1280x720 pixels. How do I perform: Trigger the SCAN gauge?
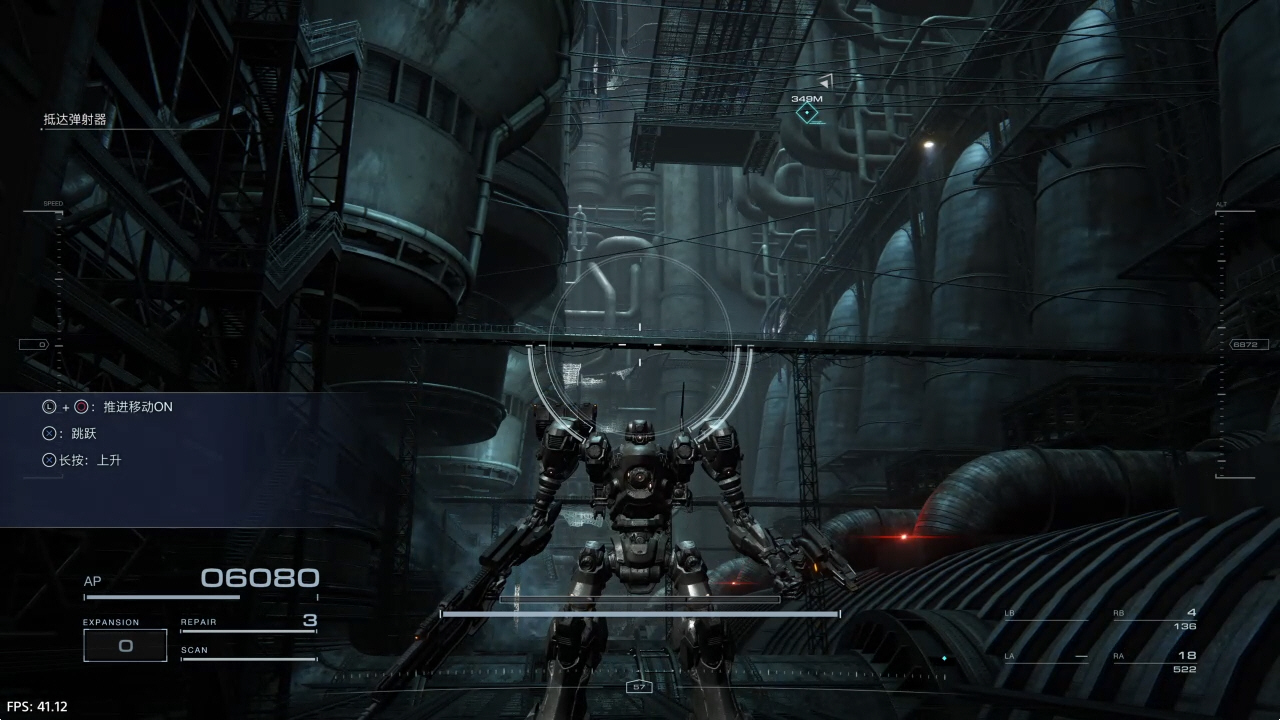(x=248, y=653)
